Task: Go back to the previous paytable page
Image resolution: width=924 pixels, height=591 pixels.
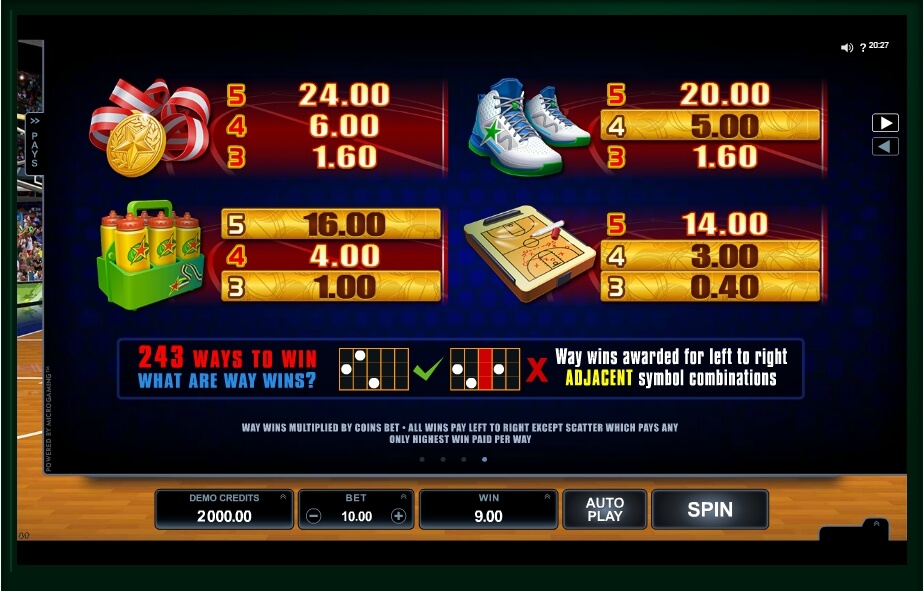Action: click(885, 147)
